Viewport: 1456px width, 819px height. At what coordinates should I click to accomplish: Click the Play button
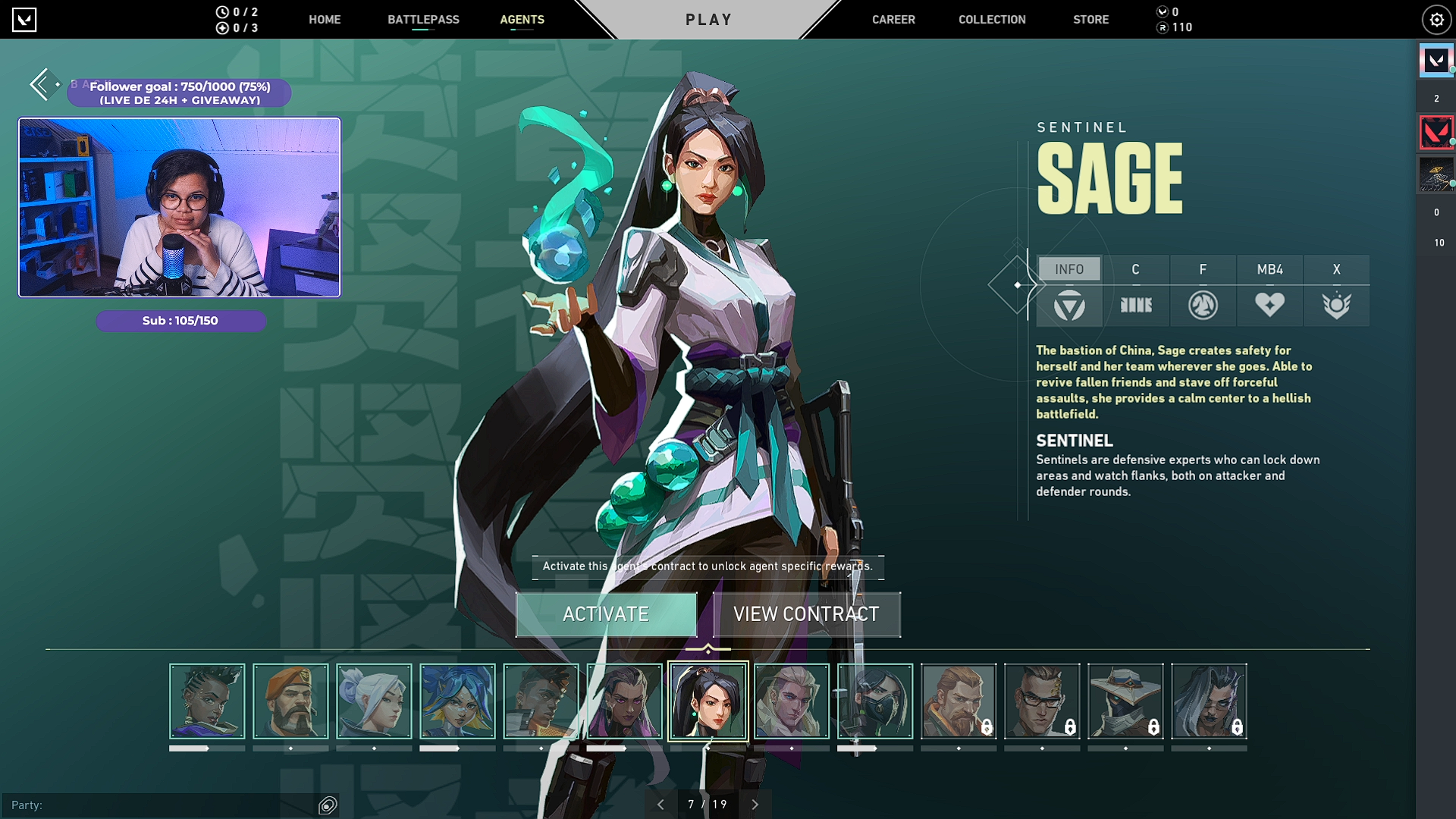pyautogui.click(x=708, y=20)
